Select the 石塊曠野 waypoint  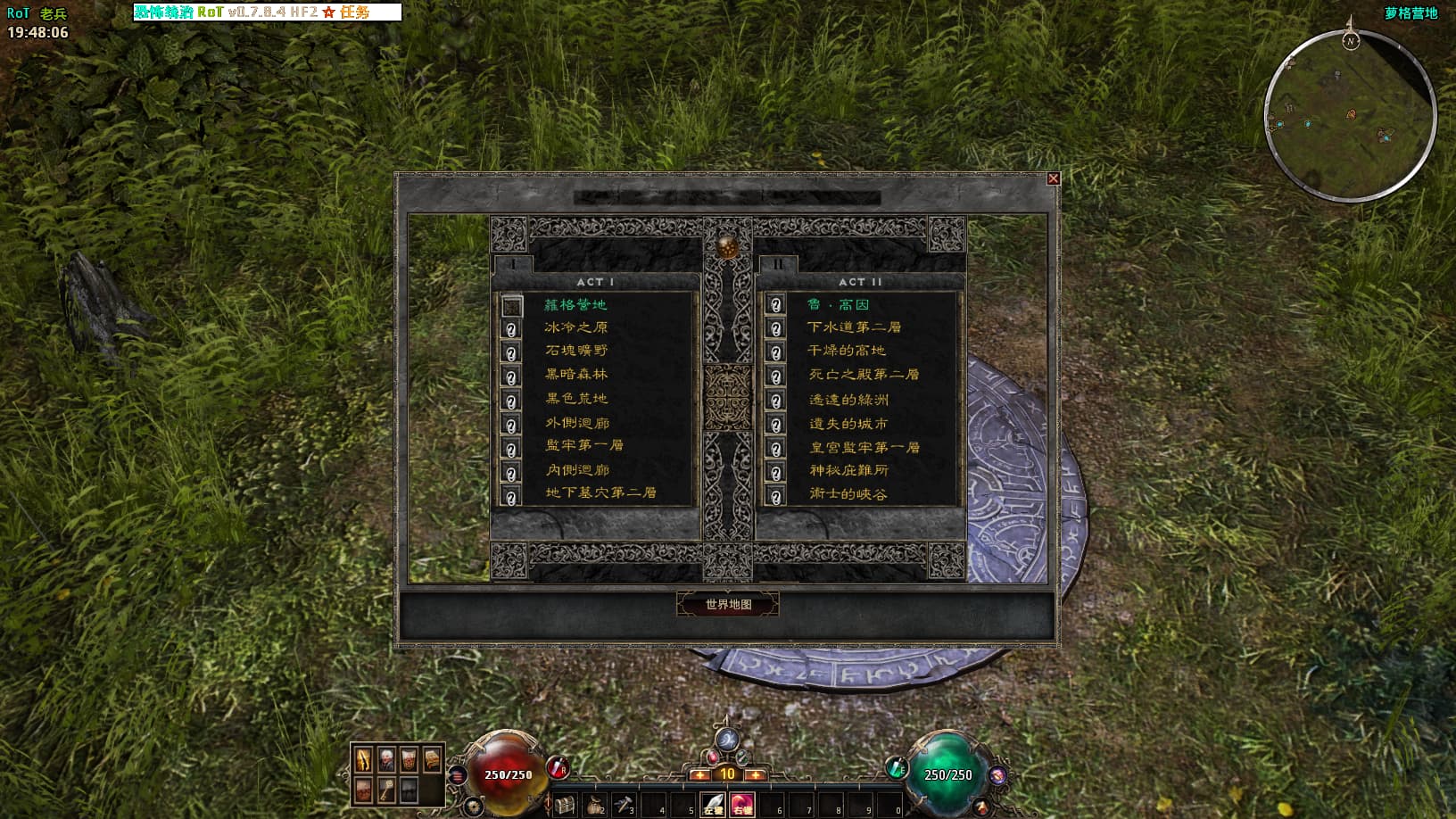point(576,351)
